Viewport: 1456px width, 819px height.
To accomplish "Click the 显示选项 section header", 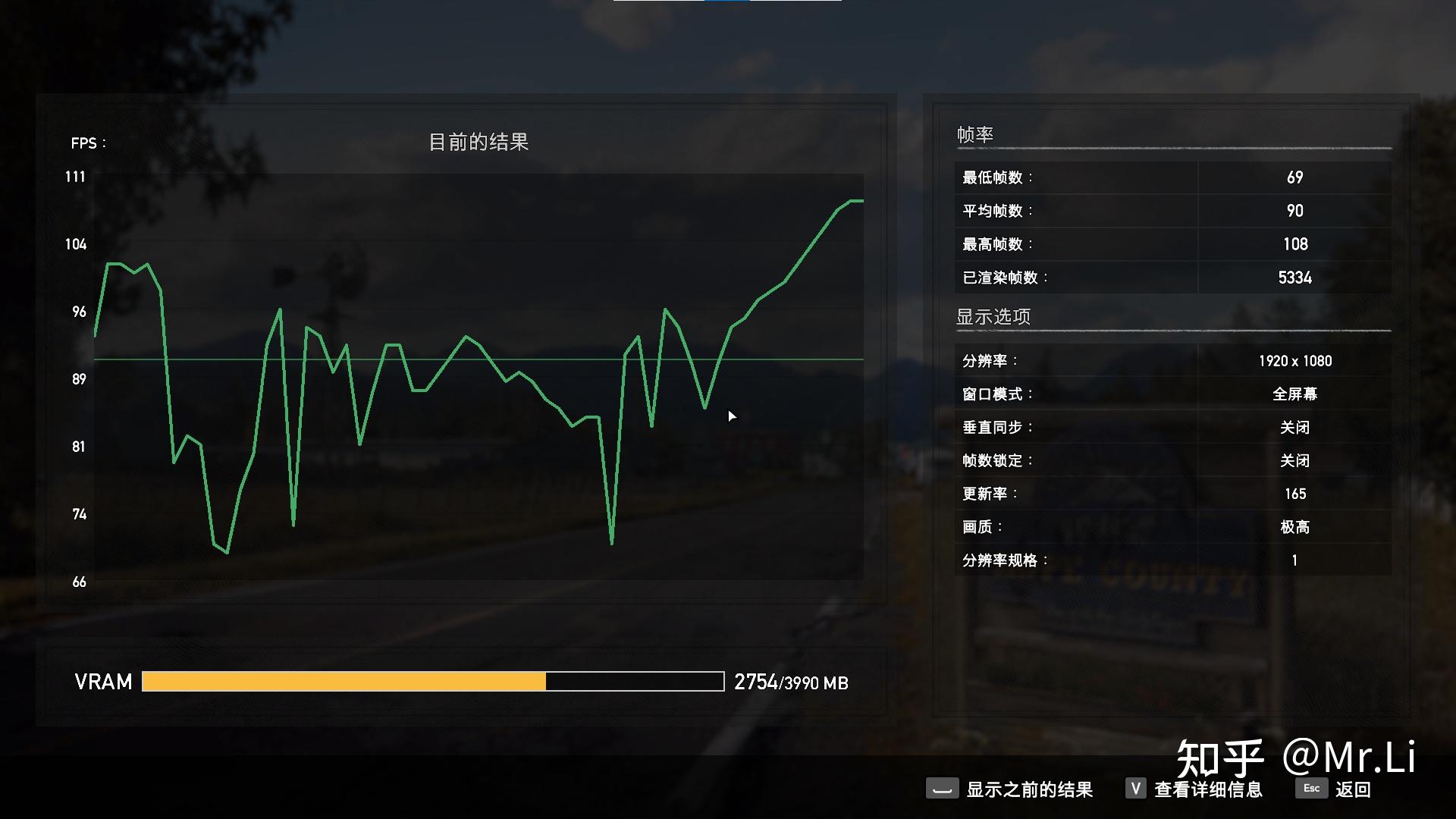I will [992, 316].
